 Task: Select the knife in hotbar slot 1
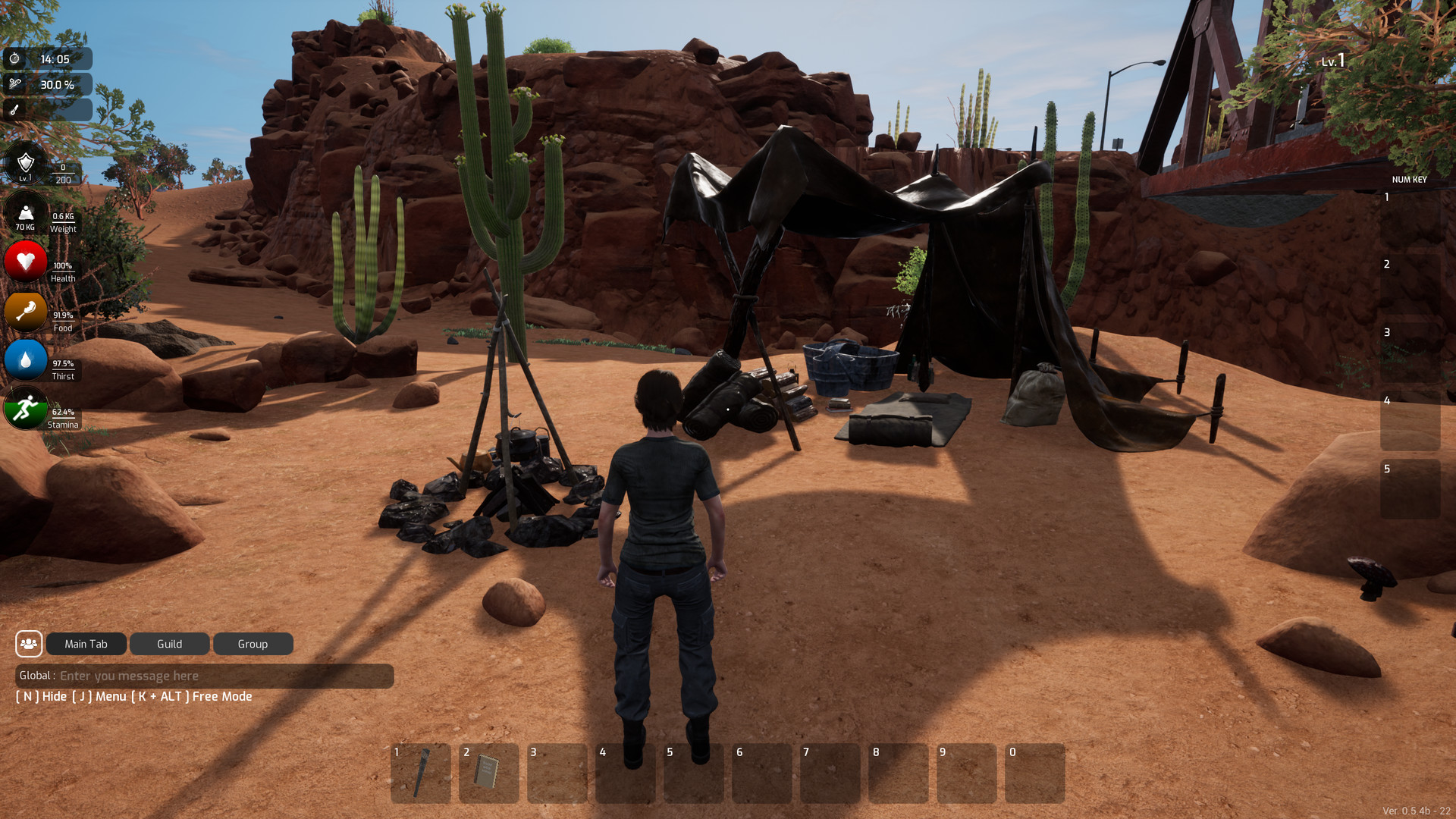coord(420,773)
